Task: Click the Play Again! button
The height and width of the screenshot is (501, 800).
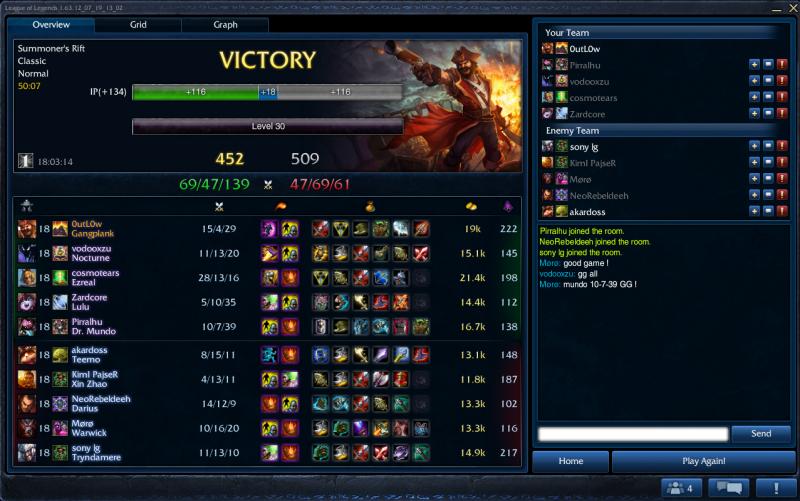Action: (x=703, y=461)
